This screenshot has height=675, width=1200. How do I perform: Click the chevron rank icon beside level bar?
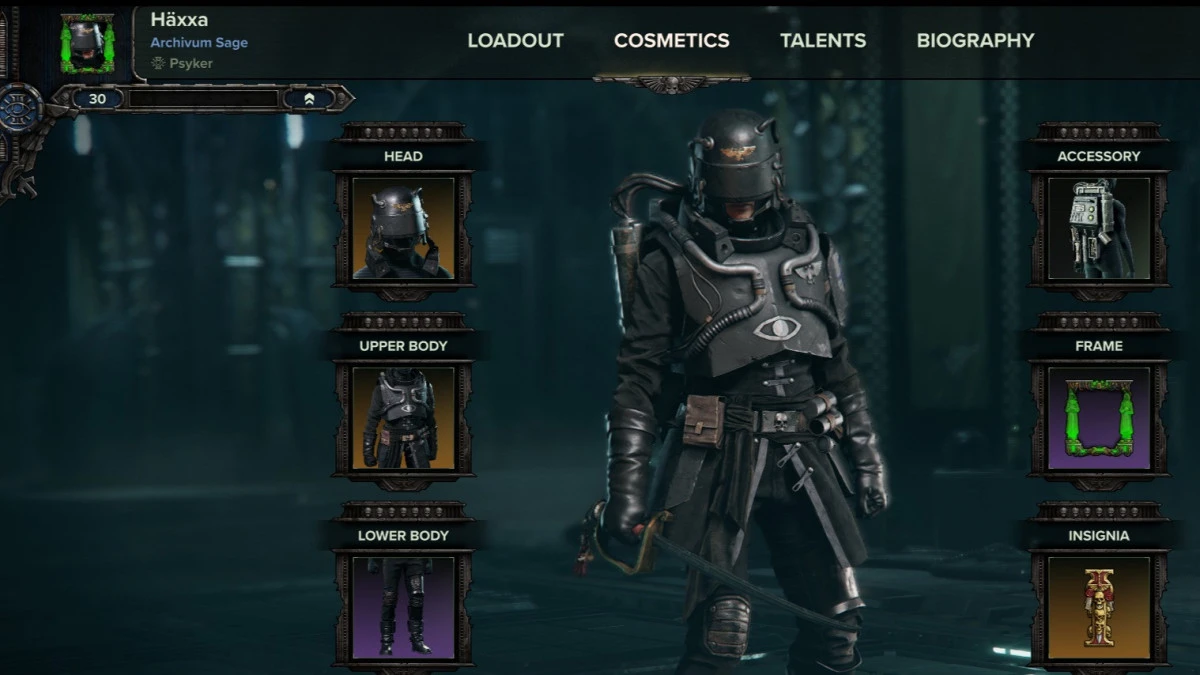309,99
